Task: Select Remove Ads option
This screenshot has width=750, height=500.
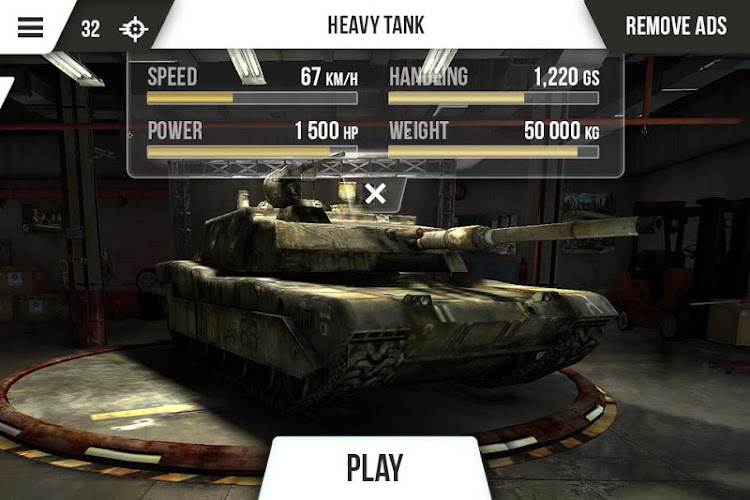Action: (676, 26)
